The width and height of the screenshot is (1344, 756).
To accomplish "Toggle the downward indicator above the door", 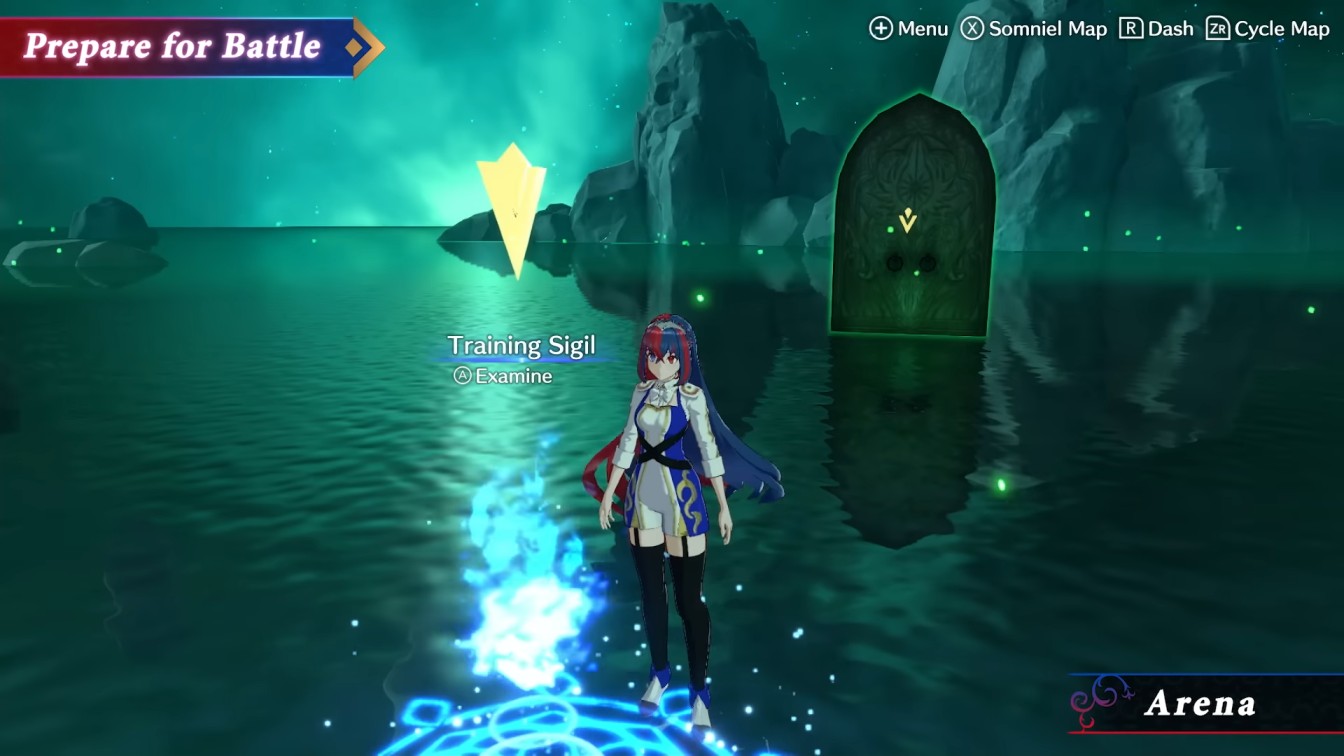I will click(x=906, y=222).
